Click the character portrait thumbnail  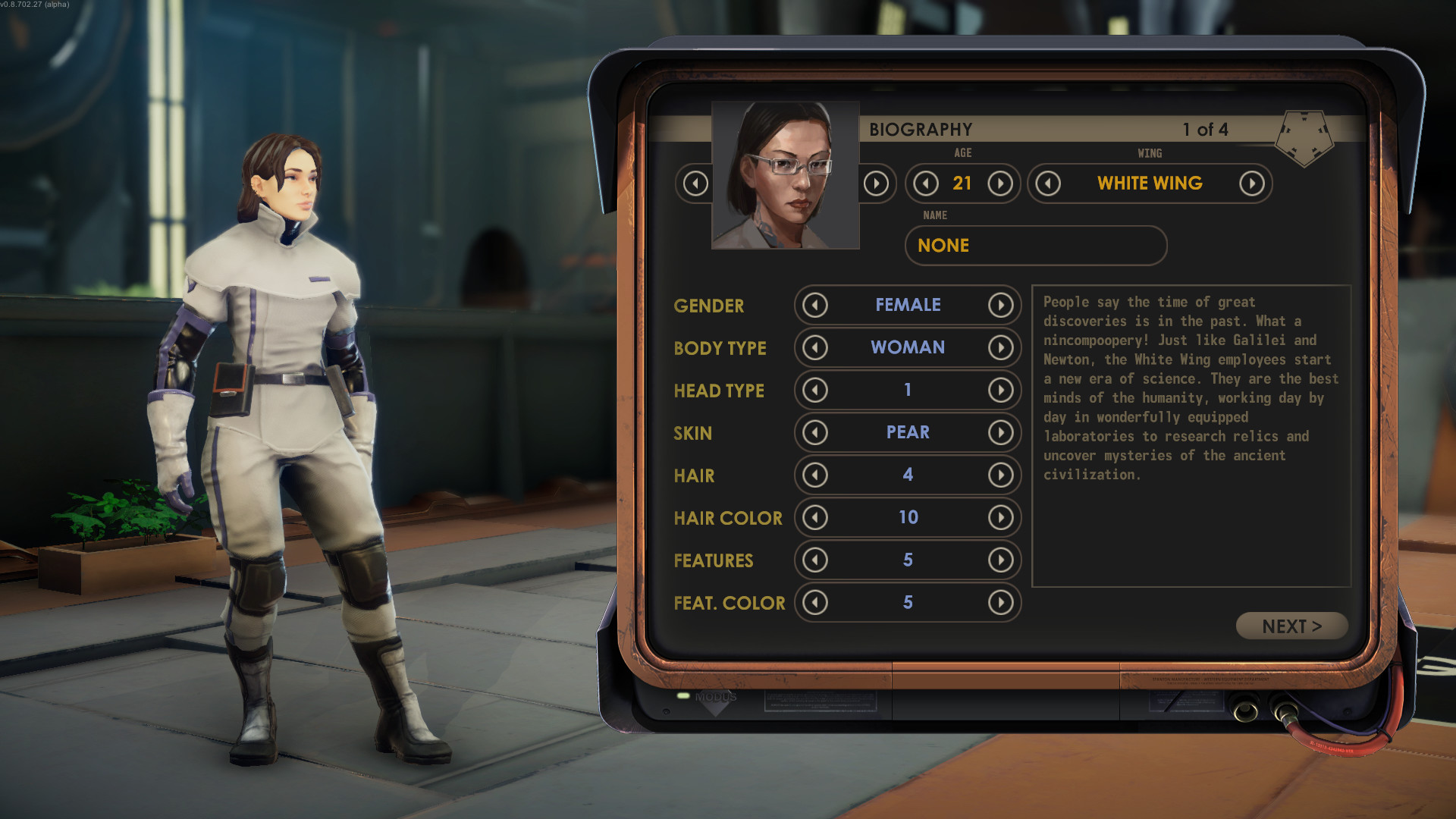[786, 176]
